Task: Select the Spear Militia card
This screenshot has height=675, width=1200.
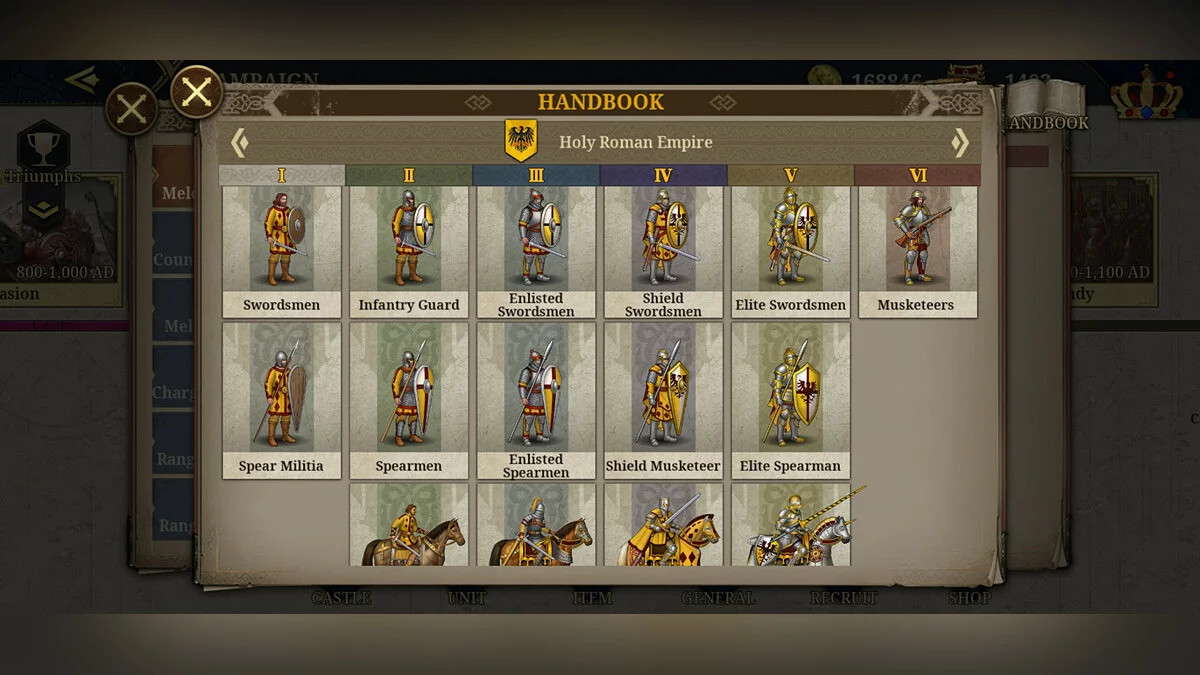Action: pos(282,400)
